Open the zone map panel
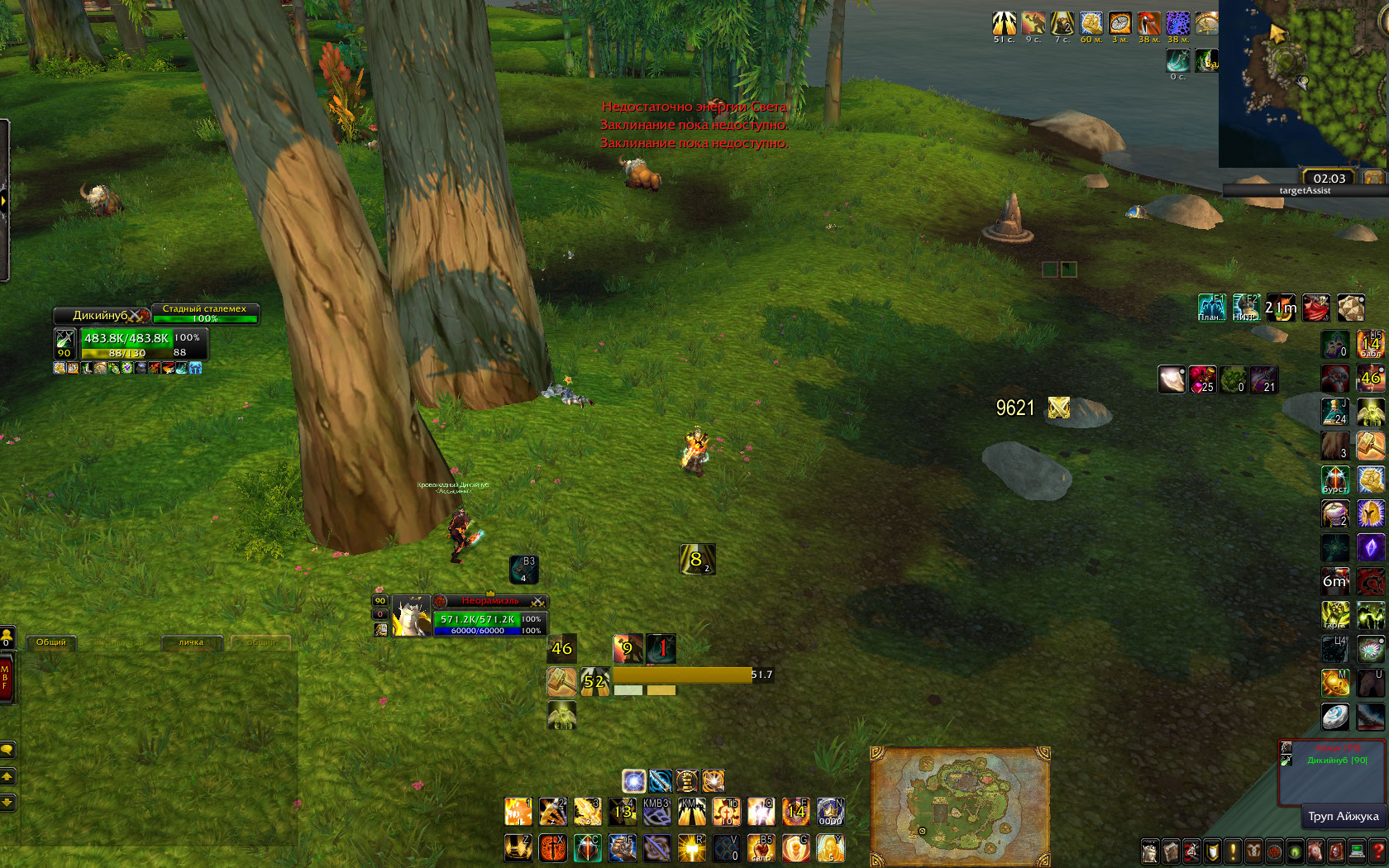 tap(960, 806)
